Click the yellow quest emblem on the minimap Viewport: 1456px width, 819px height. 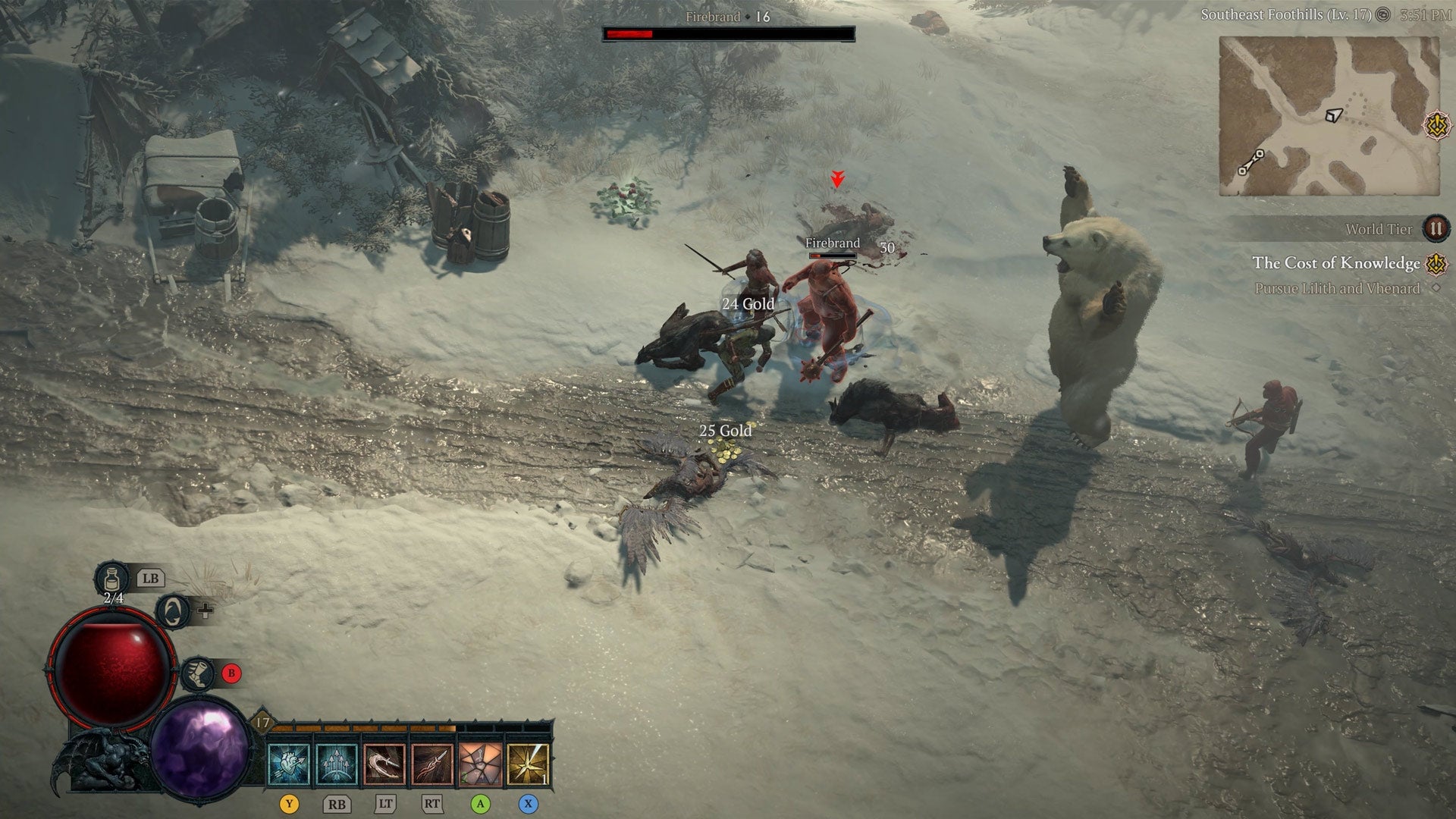click(x=1436, y=125)
